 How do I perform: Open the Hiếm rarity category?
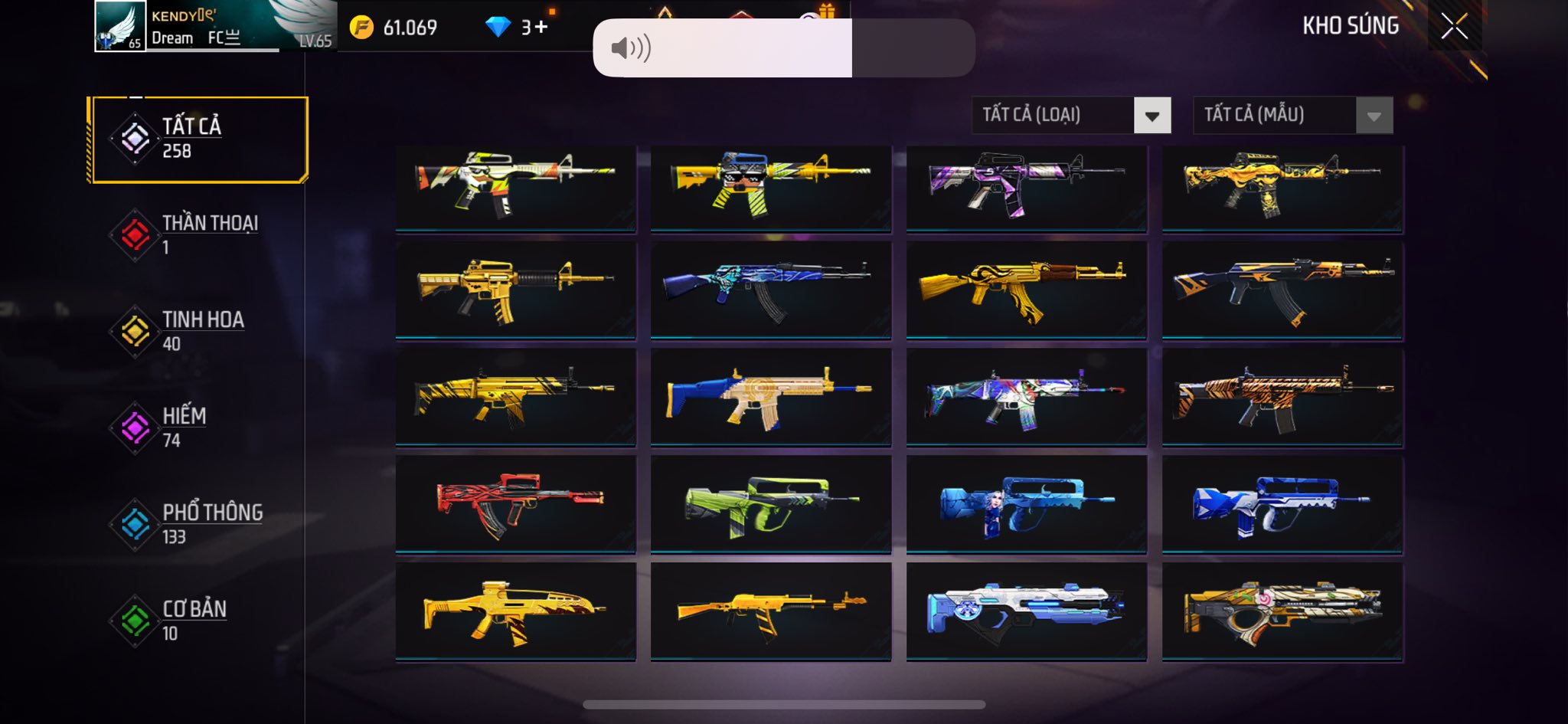(x=198, y=428)
